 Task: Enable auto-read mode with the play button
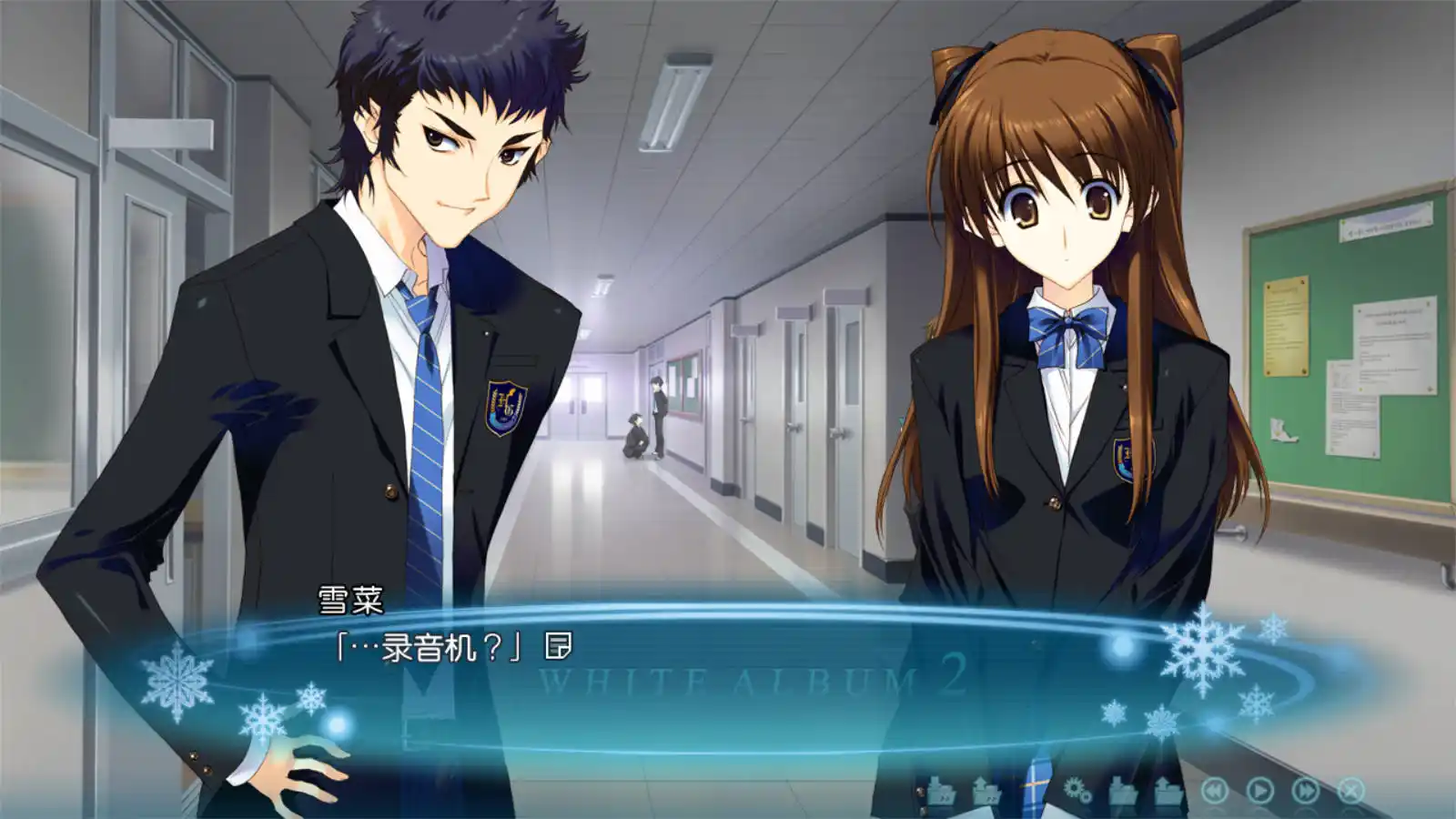click(1261, 790)
